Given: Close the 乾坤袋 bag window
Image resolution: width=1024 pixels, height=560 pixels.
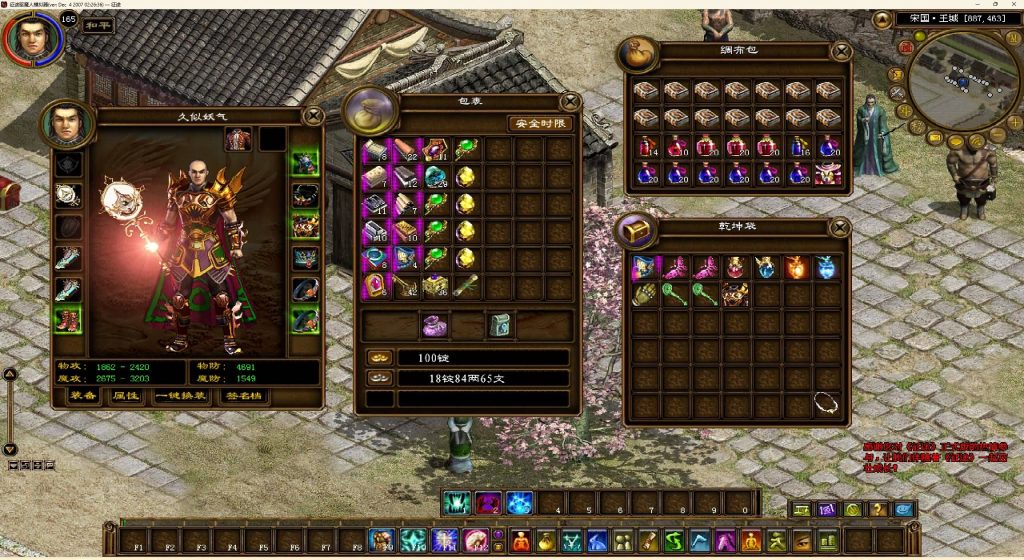Looking at the screenshot, I should coord(841,227).
